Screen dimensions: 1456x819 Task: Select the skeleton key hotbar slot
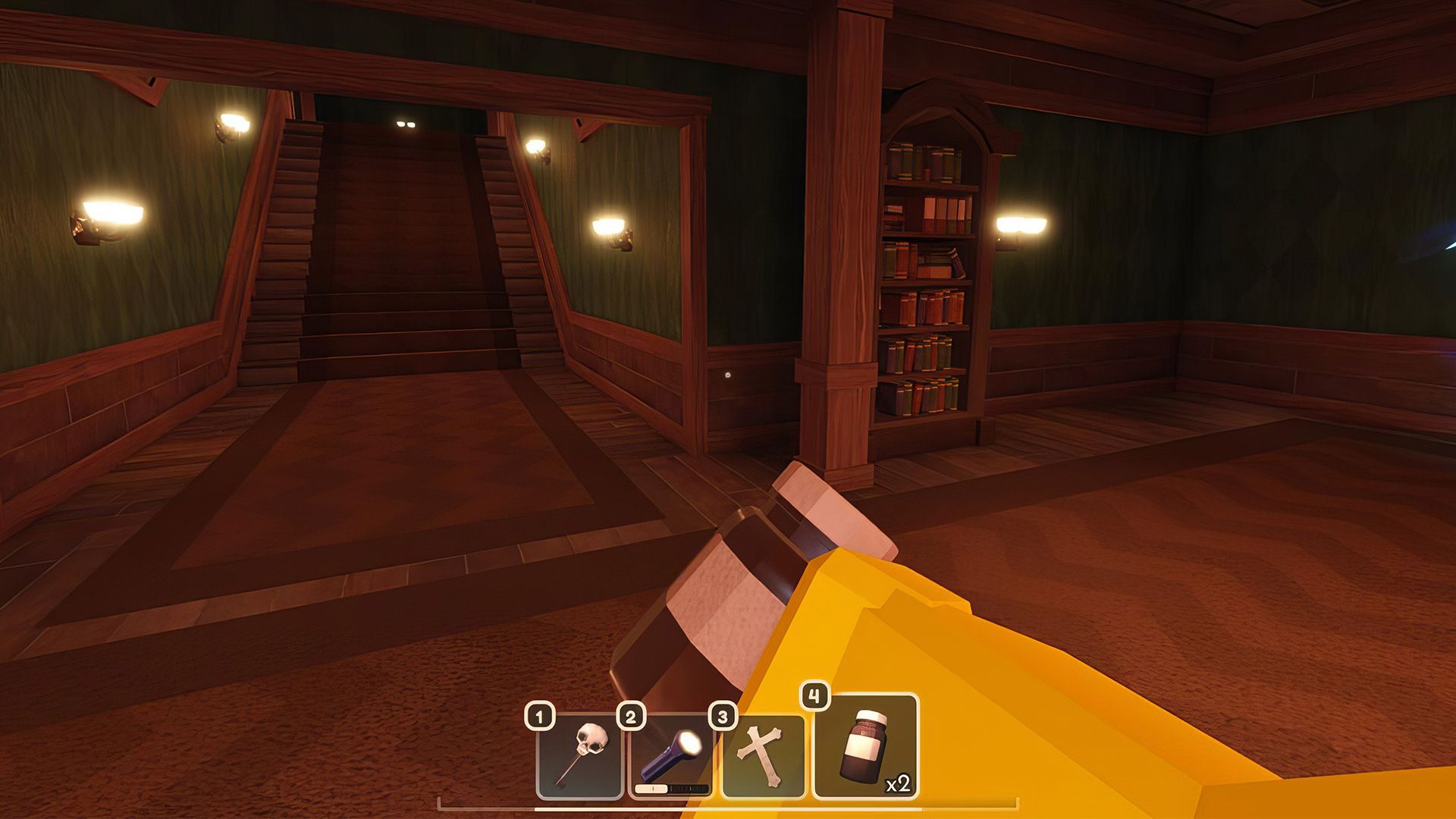pos(579,758)
